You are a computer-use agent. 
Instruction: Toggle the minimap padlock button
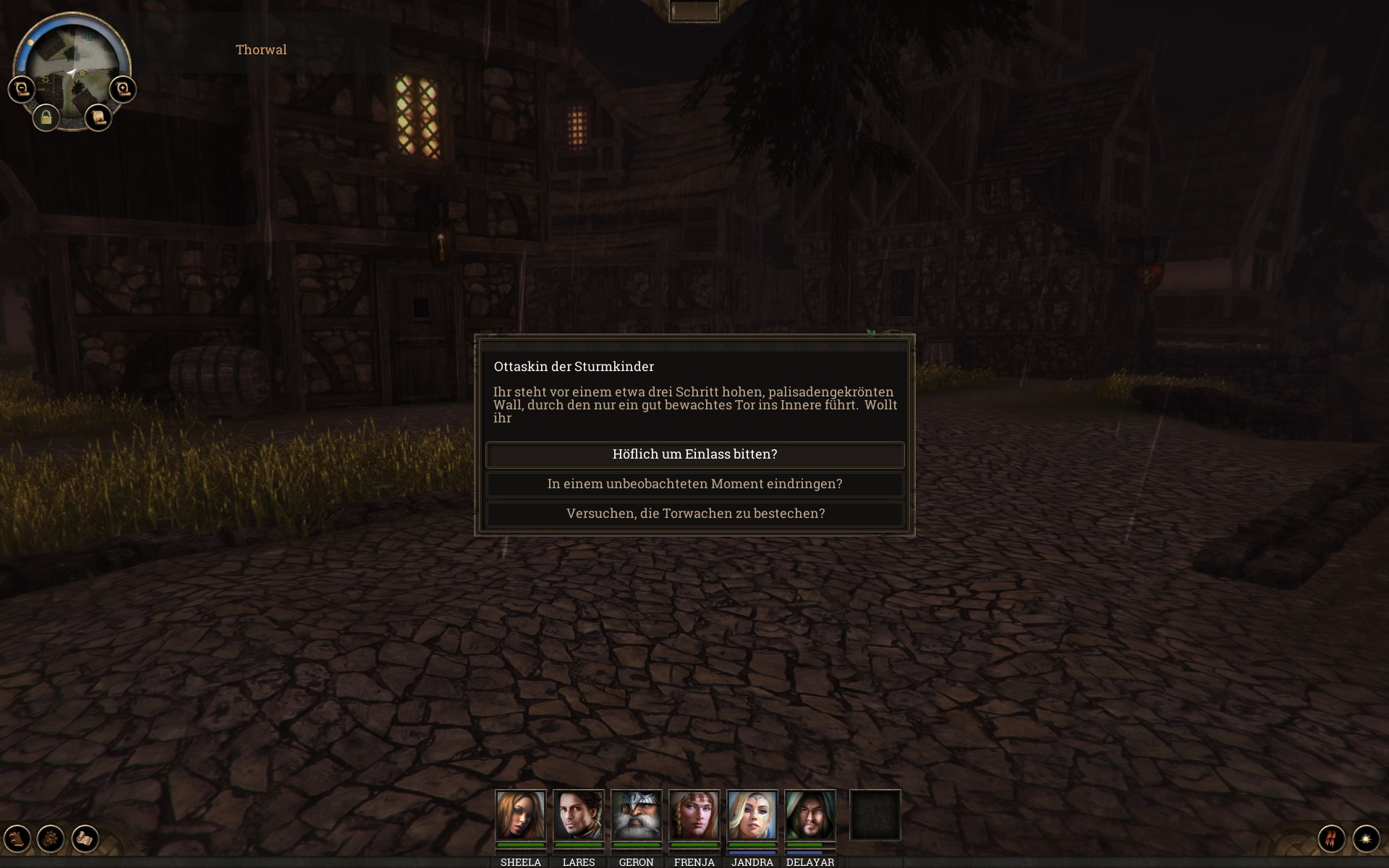pos(46,117)
